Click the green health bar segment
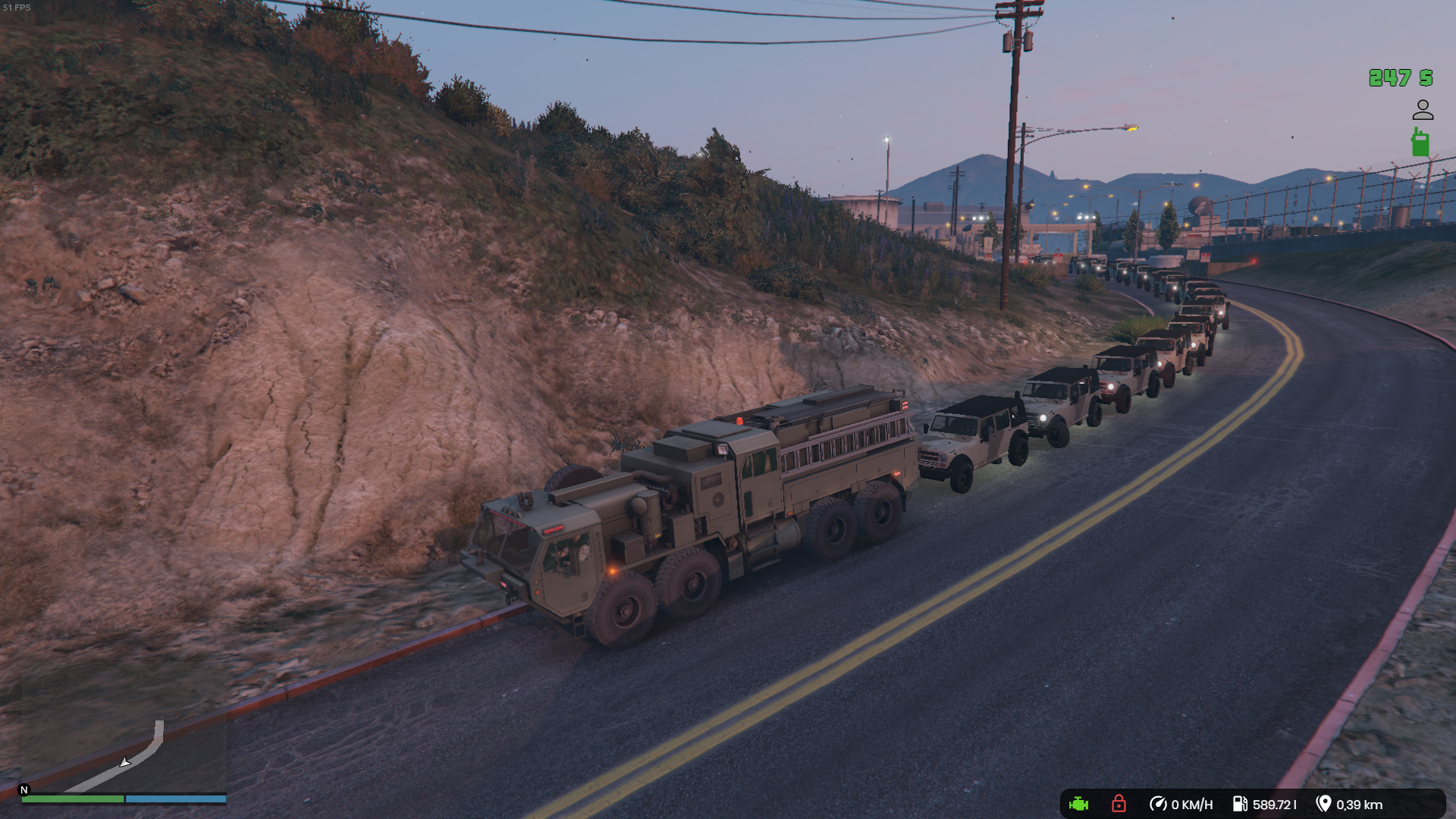 [x=72, y=799]
